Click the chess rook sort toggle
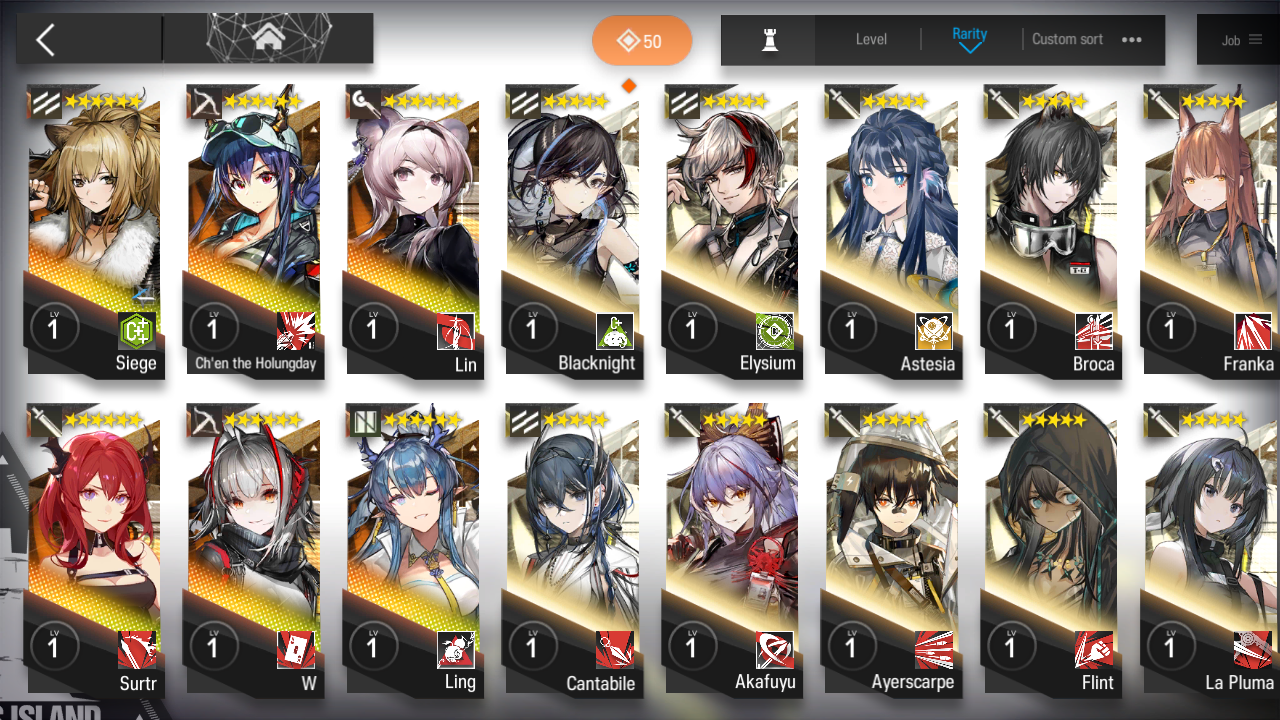This screenshot has height=720, width=1280. tap(769, 40)
